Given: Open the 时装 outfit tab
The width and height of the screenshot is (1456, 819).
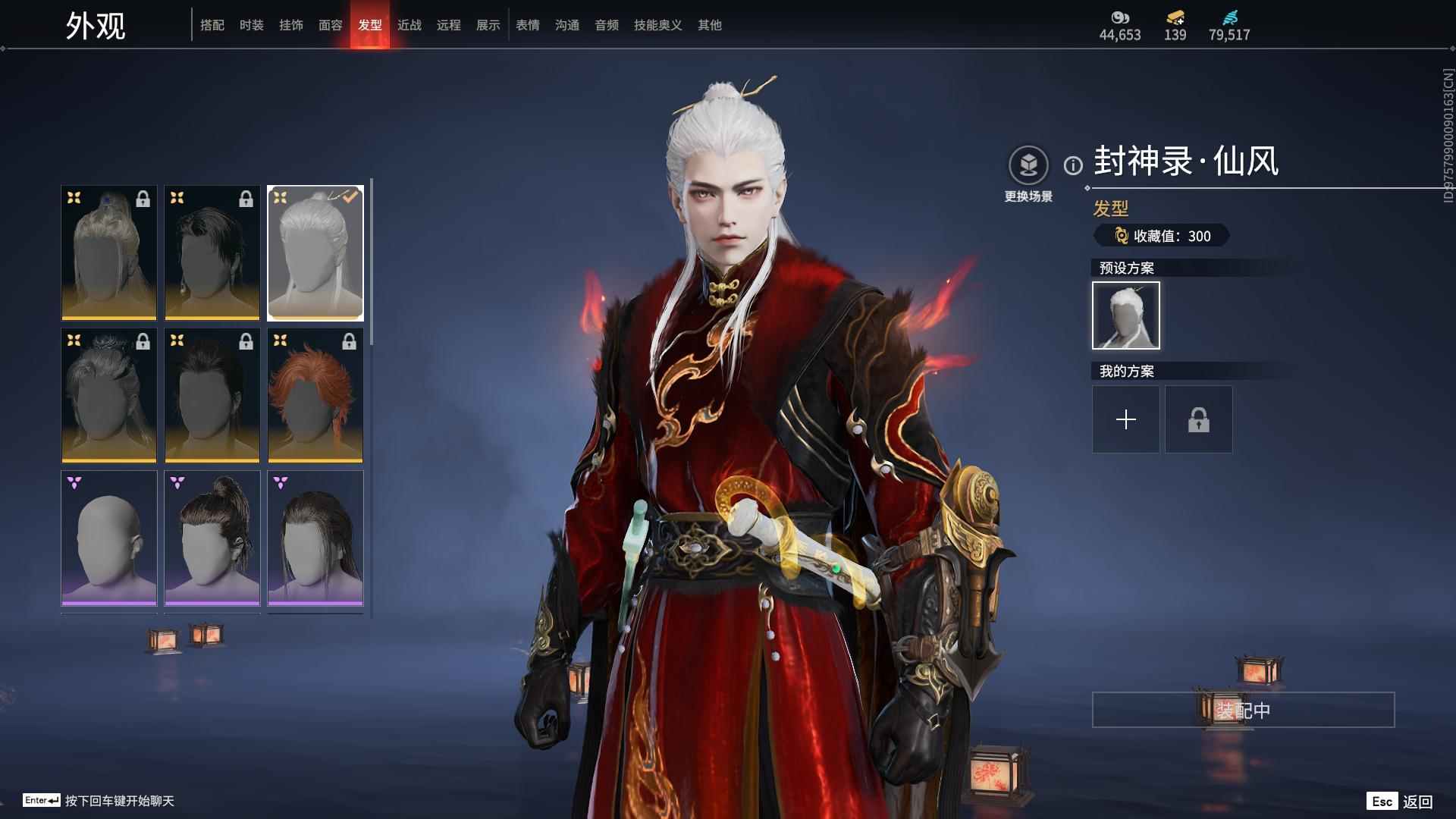Looking at the screenshot, I should [x=252, y=25].
